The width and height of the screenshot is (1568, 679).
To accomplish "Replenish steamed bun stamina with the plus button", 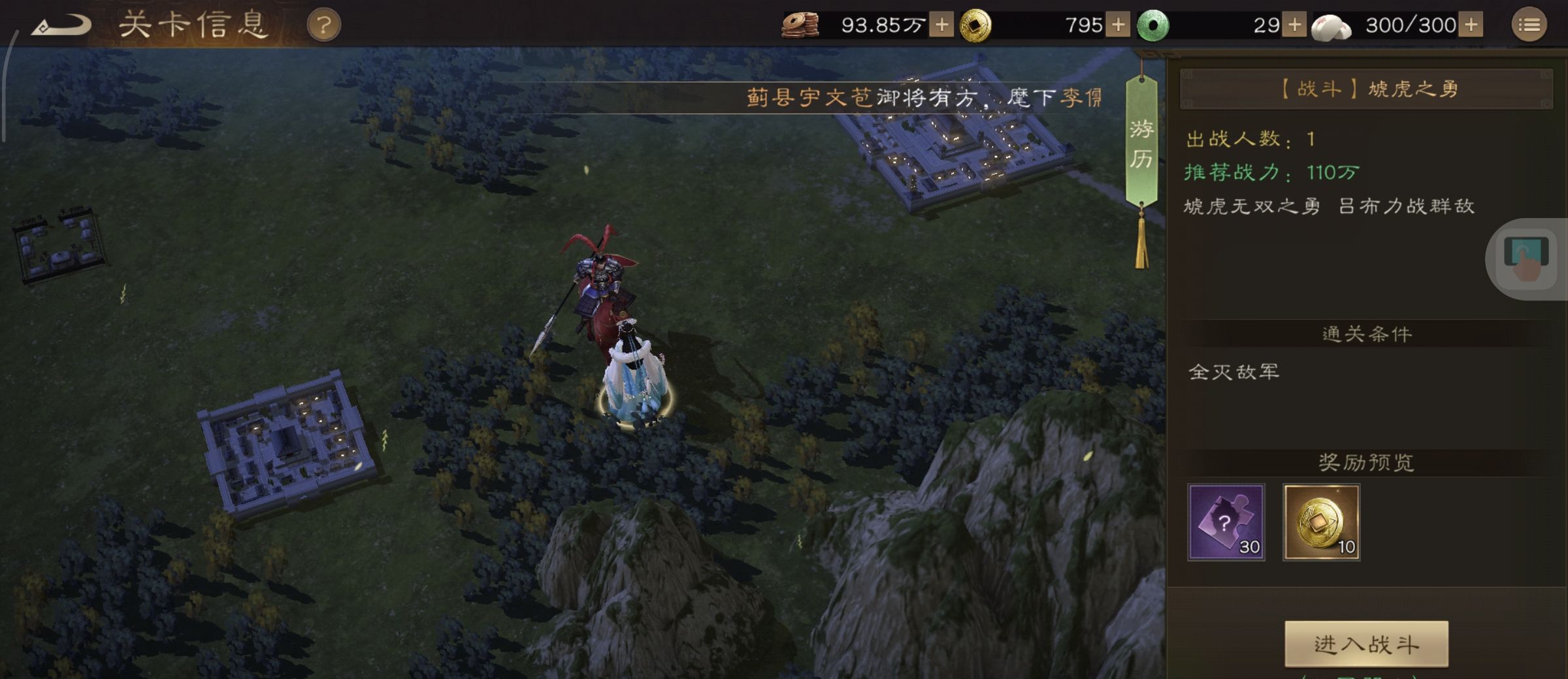I will (1471, 25).
